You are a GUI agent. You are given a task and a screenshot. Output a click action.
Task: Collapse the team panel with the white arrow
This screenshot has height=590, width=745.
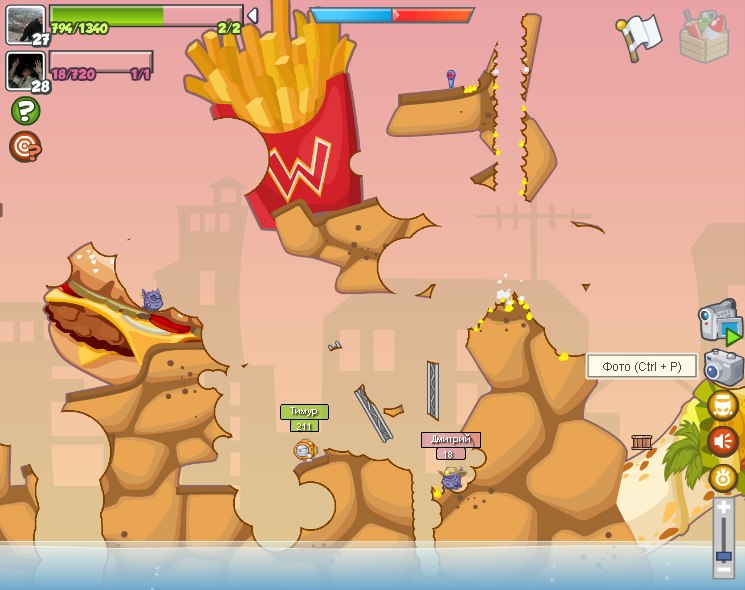252,15
